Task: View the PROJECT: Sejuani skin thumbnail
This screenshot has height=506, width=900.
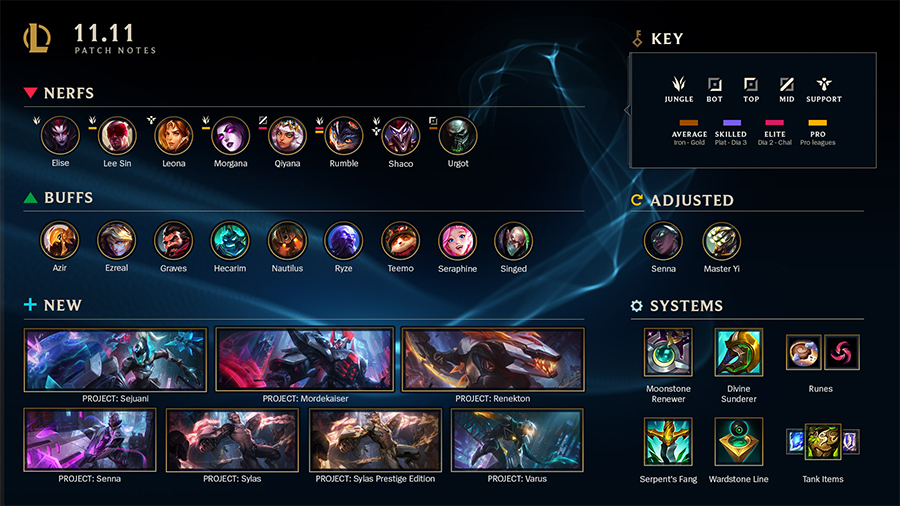Action: tap(115, 359)
